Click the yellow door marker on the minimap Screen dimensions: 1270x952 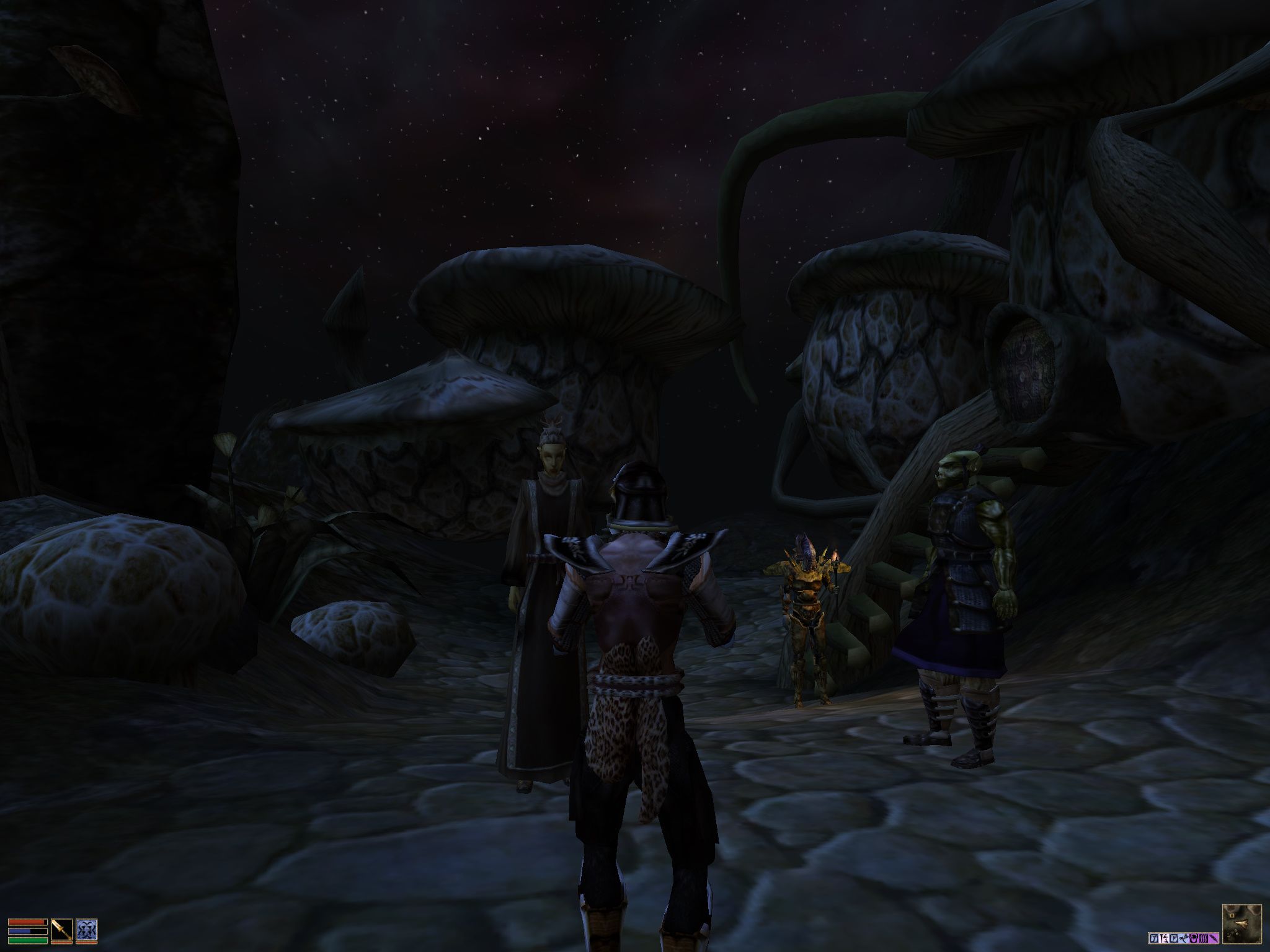1232,917
